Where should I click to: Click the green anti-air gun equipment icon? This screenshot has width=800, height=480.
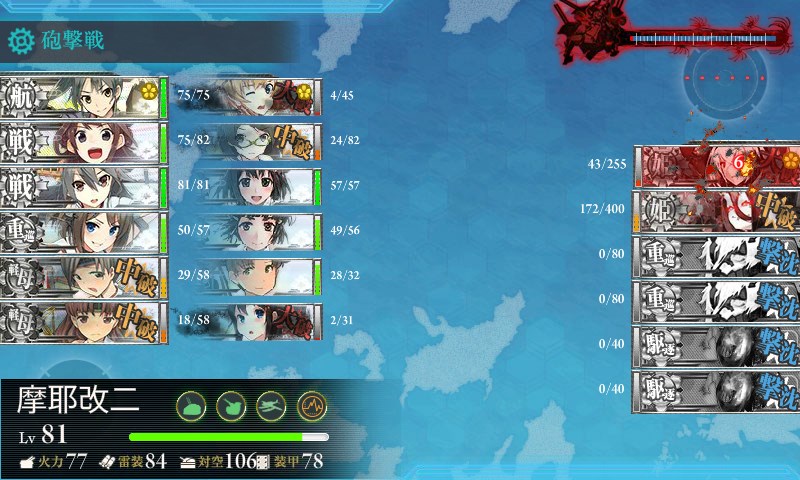231,404
